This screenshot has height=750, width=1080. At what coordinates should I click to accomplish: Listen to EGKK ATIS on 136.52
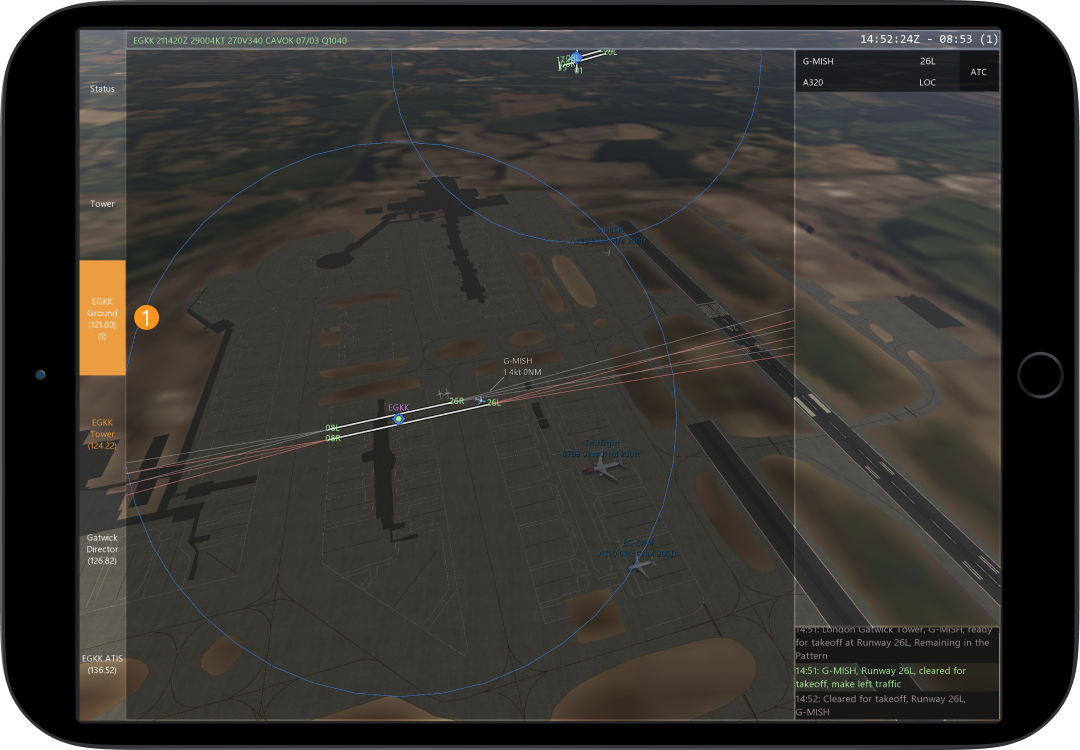[102, 663]
